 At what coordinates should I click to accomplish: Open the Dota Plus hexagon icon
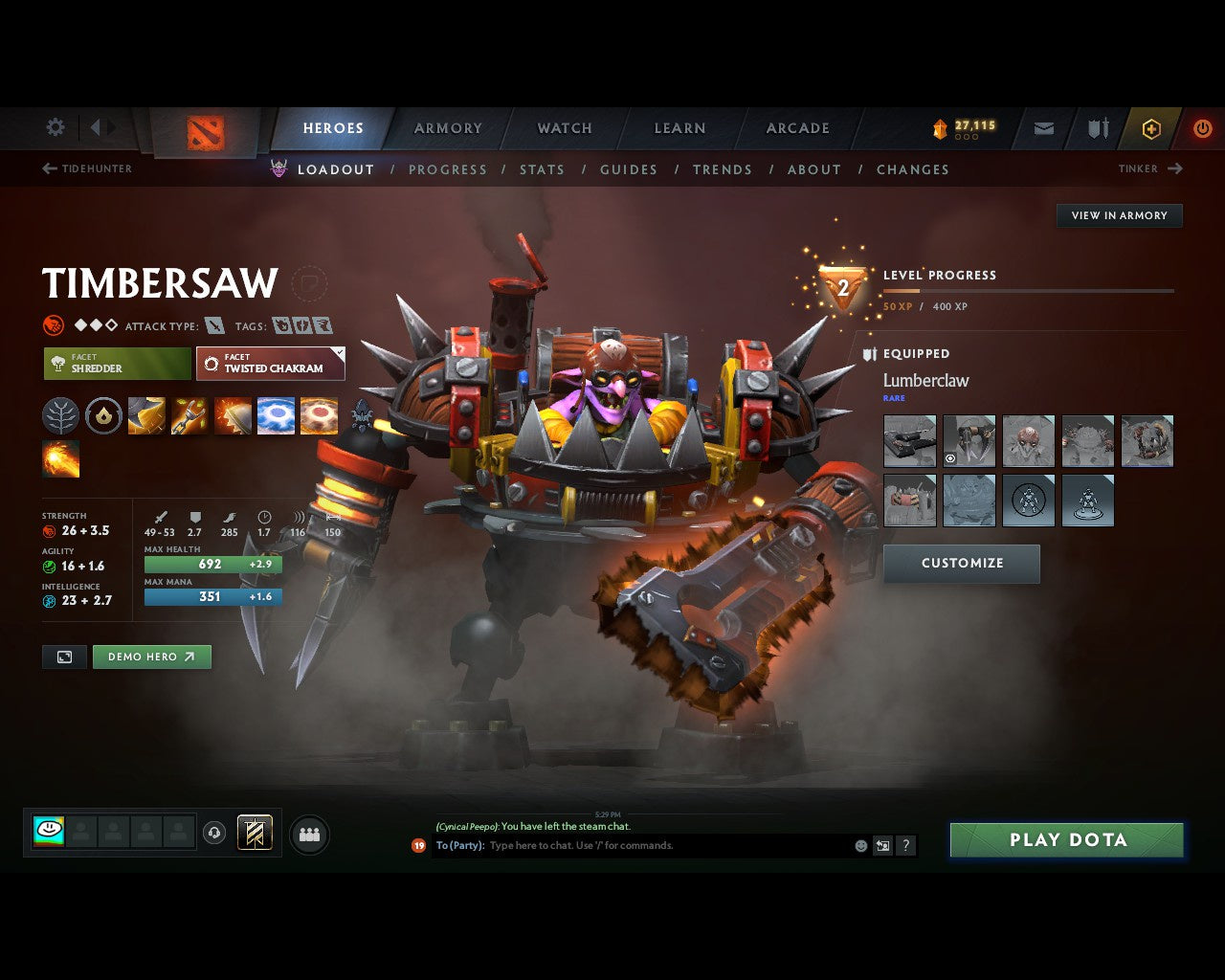[1150, 128]
